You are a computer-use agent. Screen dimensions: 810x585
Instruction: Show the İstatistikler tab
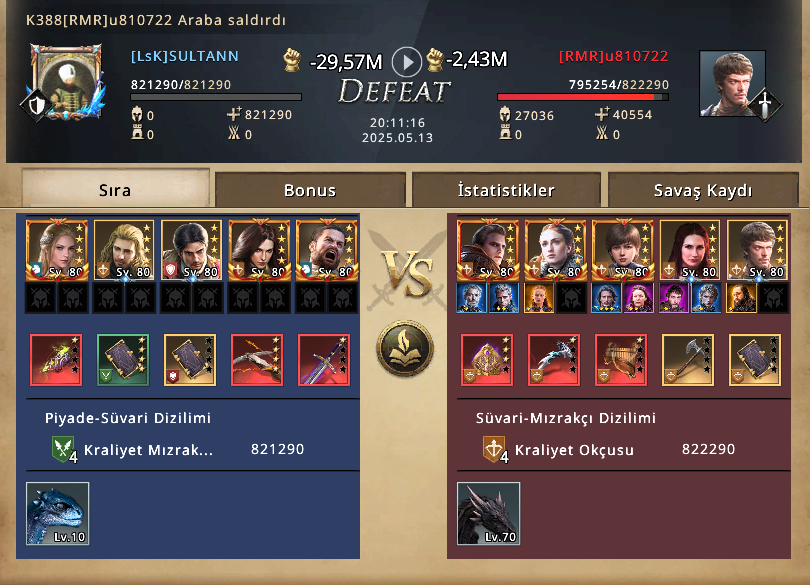(506, 190)
